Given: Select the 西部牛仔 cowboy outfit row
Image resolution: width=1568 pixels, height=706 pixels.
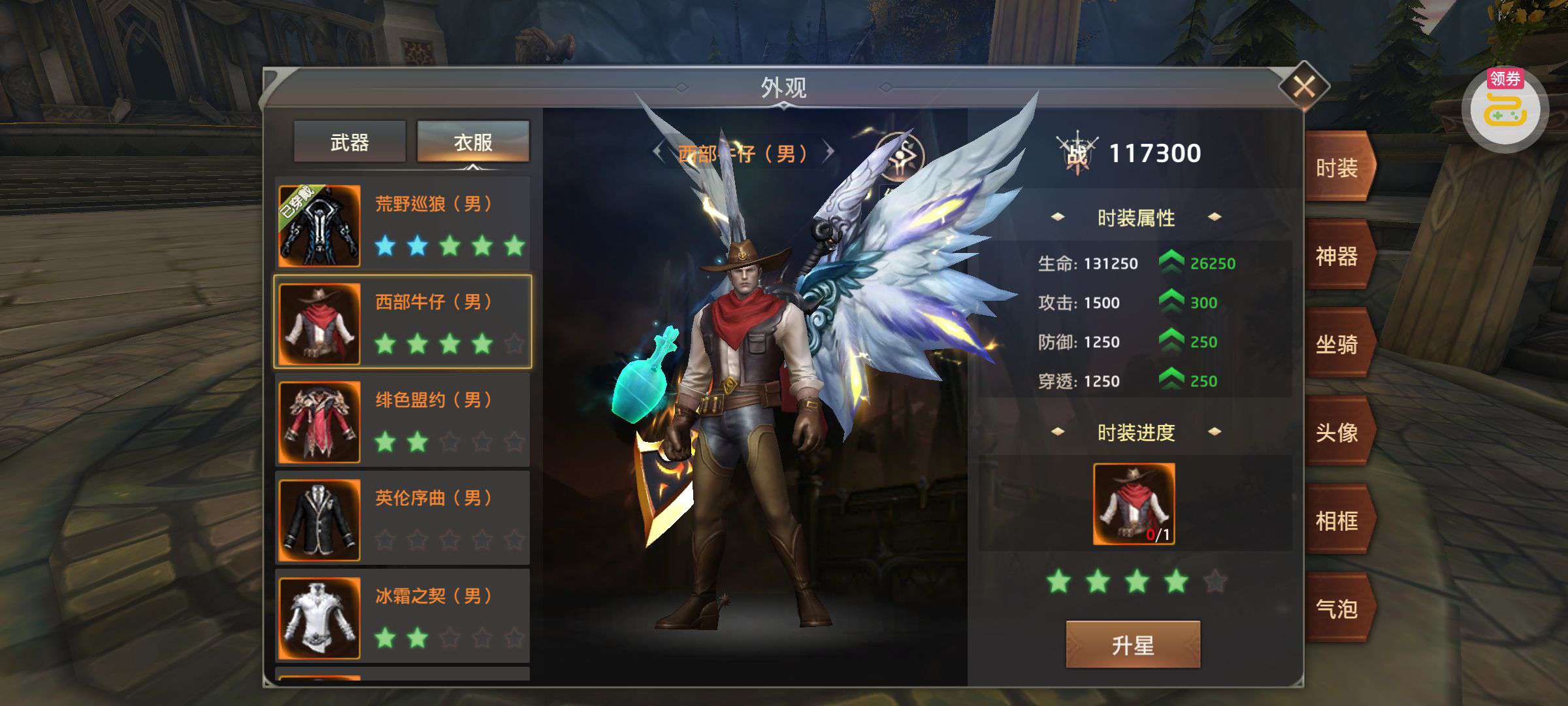Looking at the screenshot, I should click(402, 322).
